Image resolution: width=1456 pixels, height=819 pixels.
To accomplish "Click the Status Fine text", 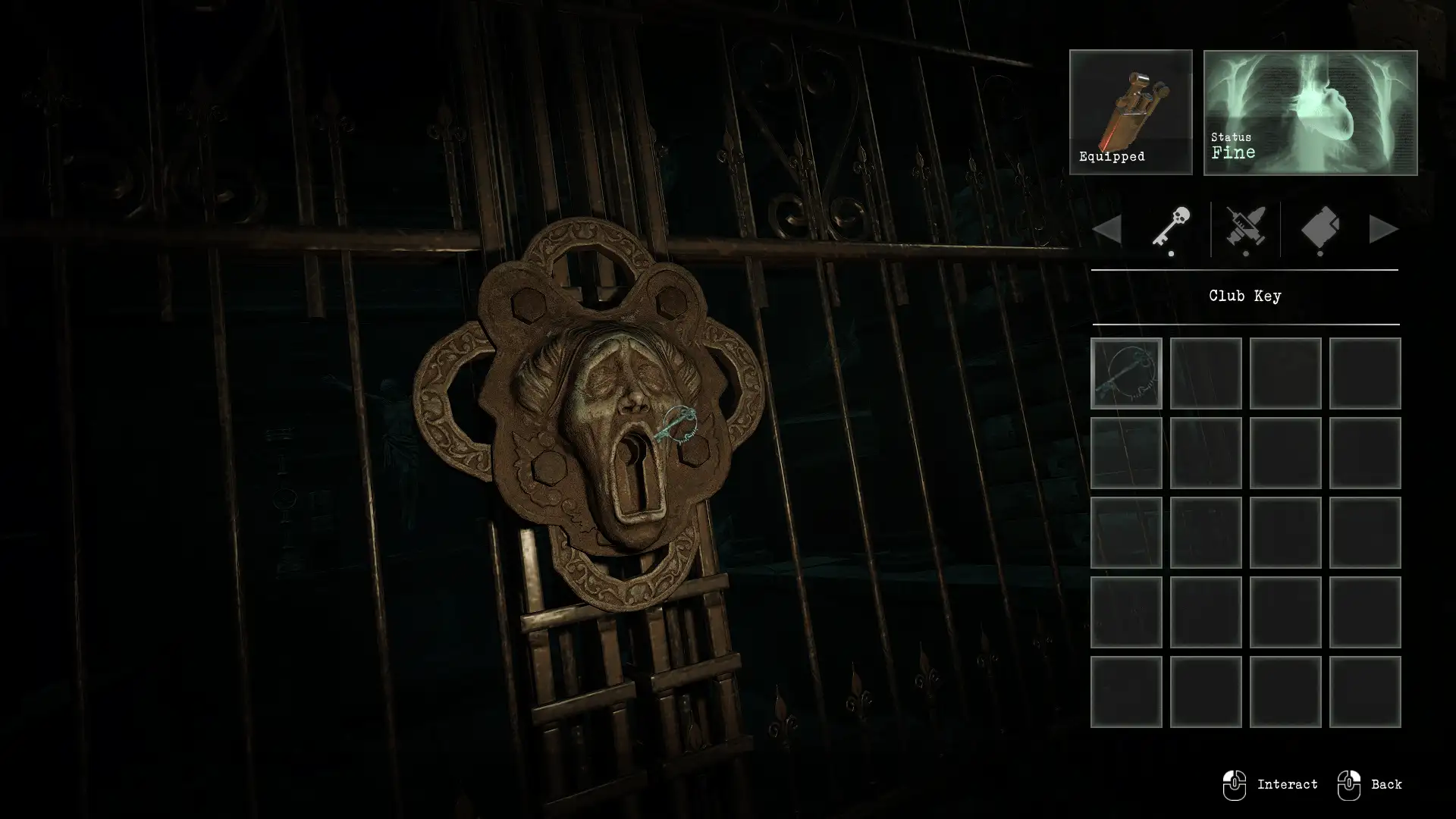I will tap(1235, 146).
